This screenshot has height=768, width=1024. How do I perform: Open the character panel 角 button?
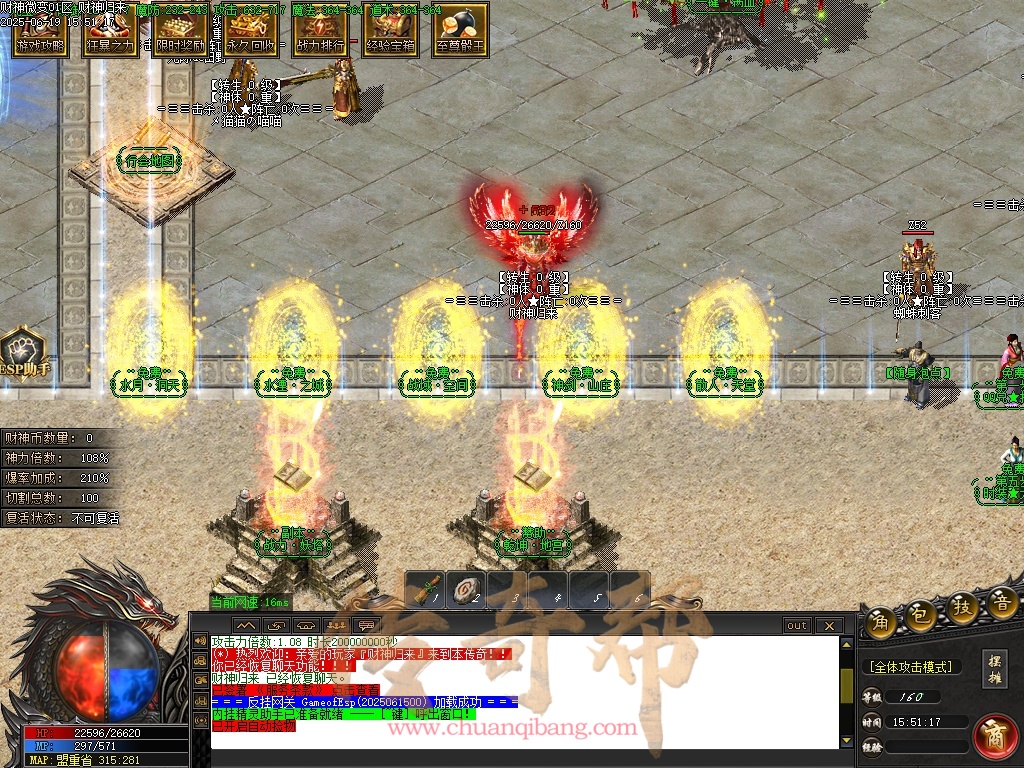click(880, 620)
